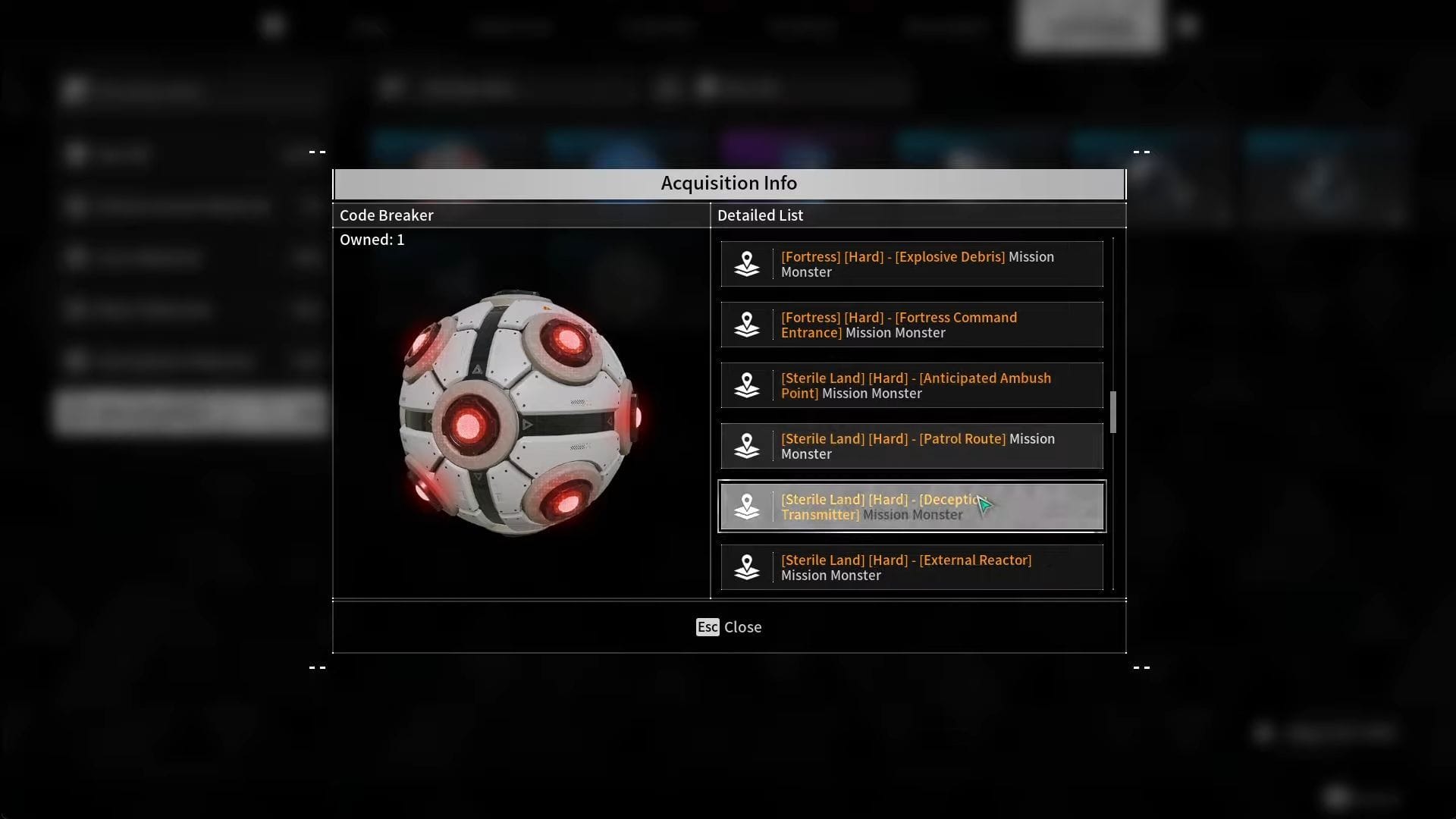Click Close to dismiss the Acquisition Info dialog
This screenshot has width=1456, height=819.
point(743,627)
